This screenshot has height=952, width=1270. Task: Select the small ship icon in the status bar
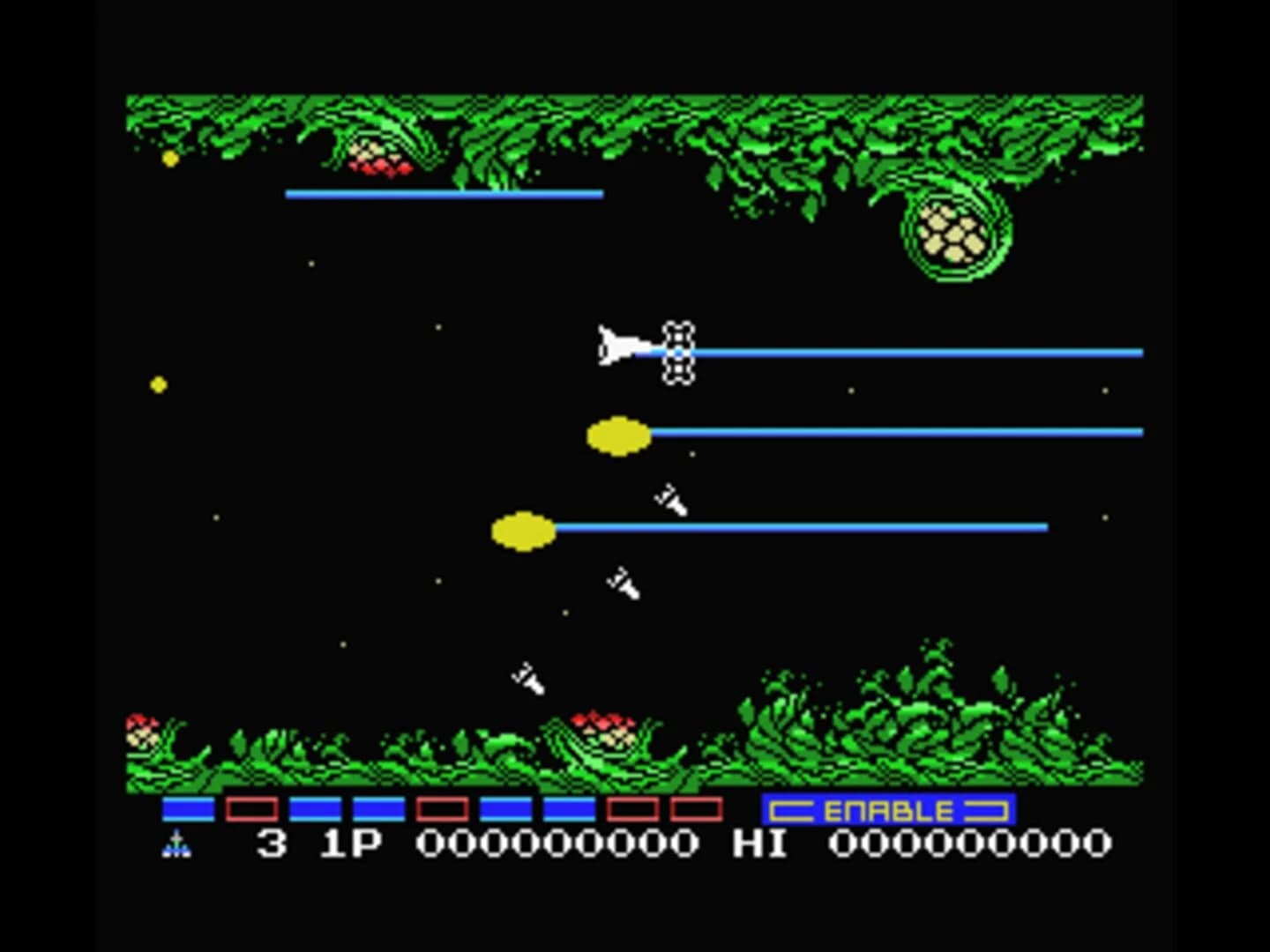pyautogui.click(x=178, y=844)
